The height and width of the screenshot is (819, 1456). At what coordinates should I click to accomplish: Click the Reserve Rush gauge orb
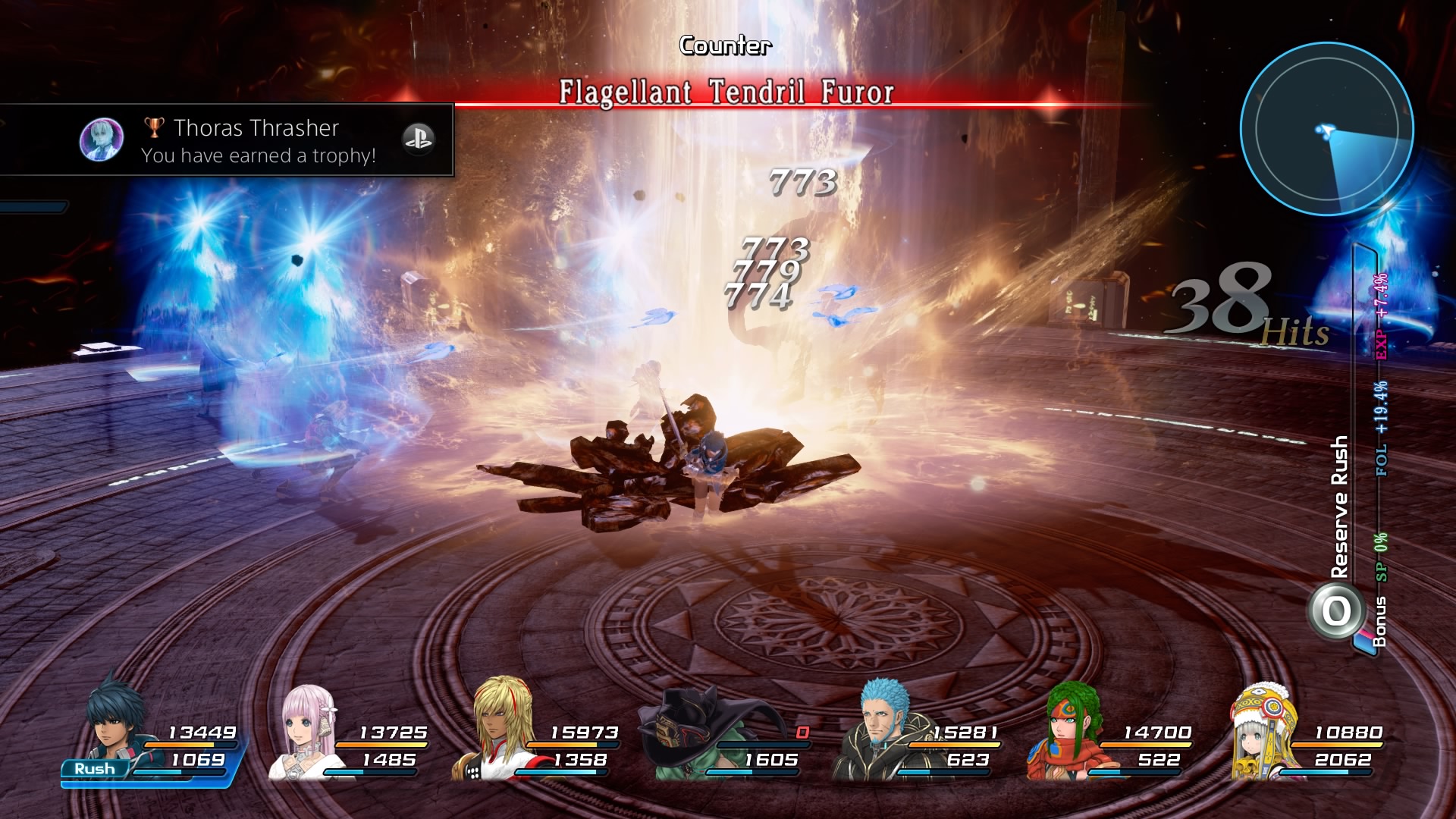point(1336,611)
